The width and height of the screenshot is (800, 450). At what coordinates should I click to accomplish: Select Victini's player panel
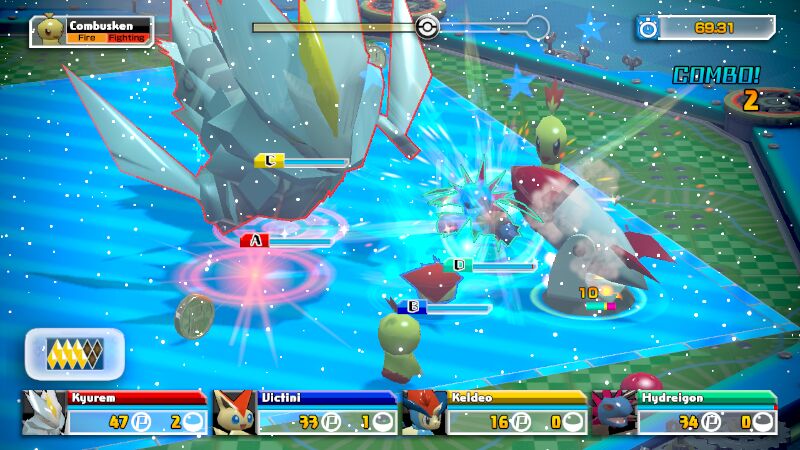tap(305, 412)
